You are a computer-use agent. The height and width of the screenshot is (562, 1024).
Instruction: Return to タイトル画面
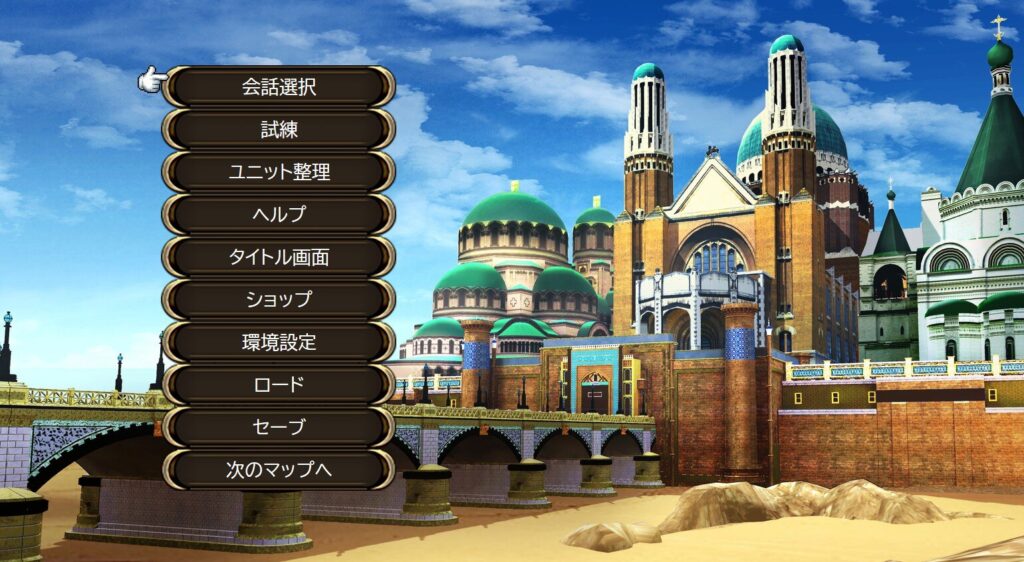coord(278,257)
